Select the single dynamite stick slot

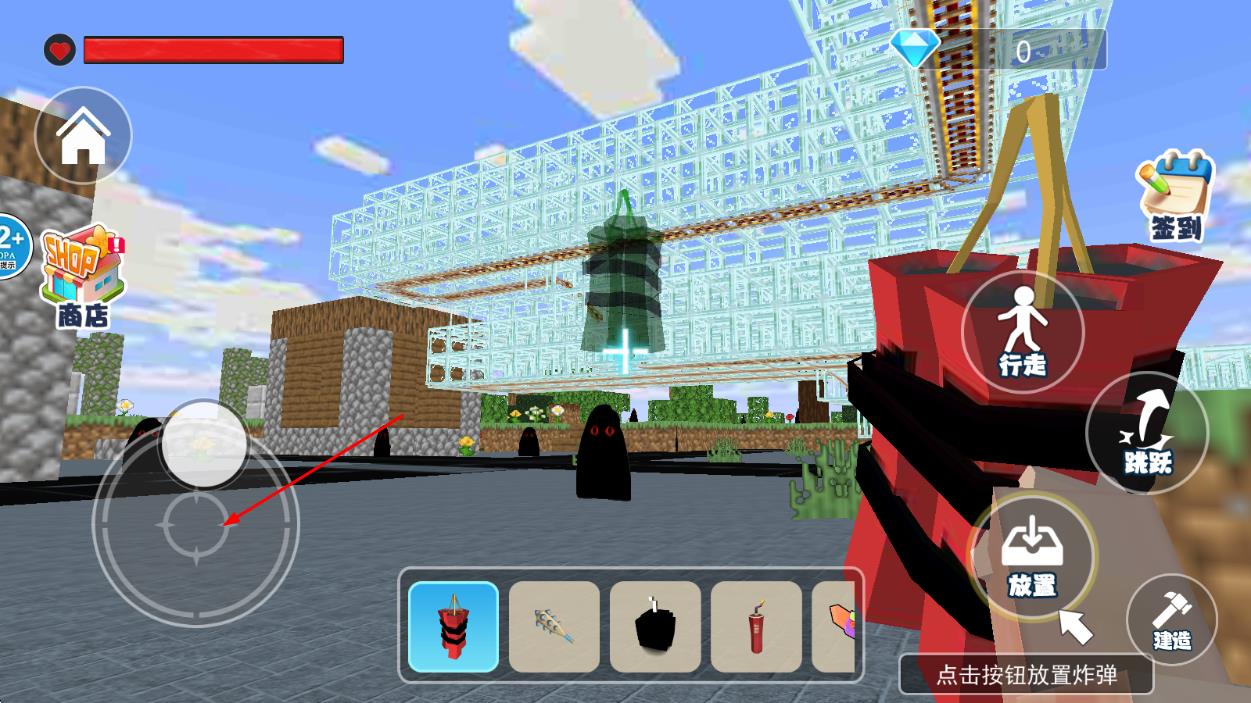(x=756, y=627)
